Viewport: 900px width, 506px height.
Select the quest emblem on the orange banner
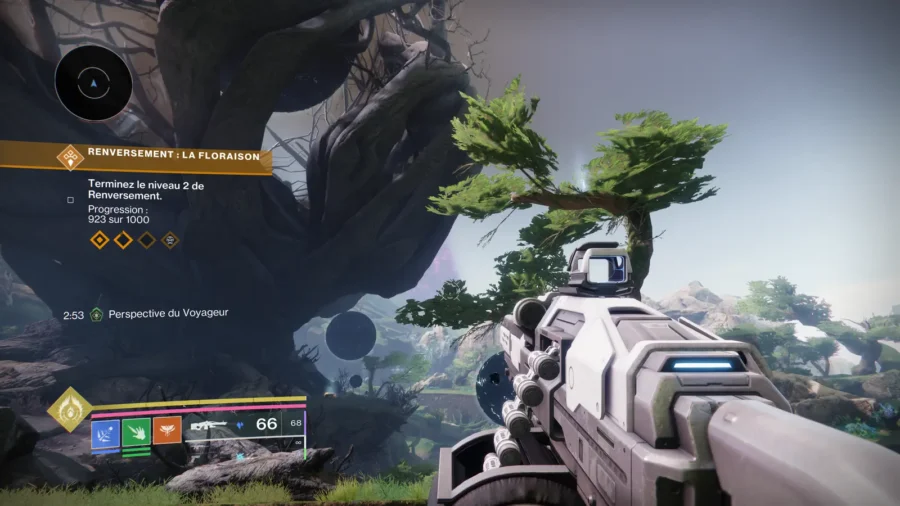click(70, 156)
